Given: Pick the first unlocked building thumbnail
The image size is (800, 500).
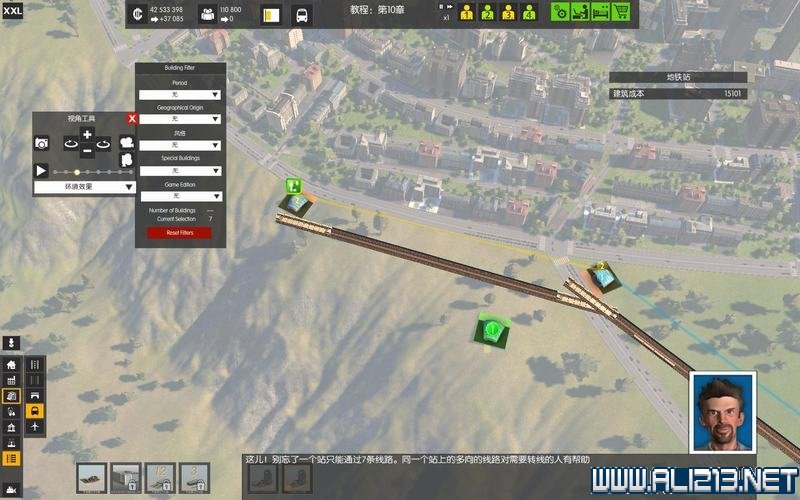Looking at the screenshot, I should 93,477.
